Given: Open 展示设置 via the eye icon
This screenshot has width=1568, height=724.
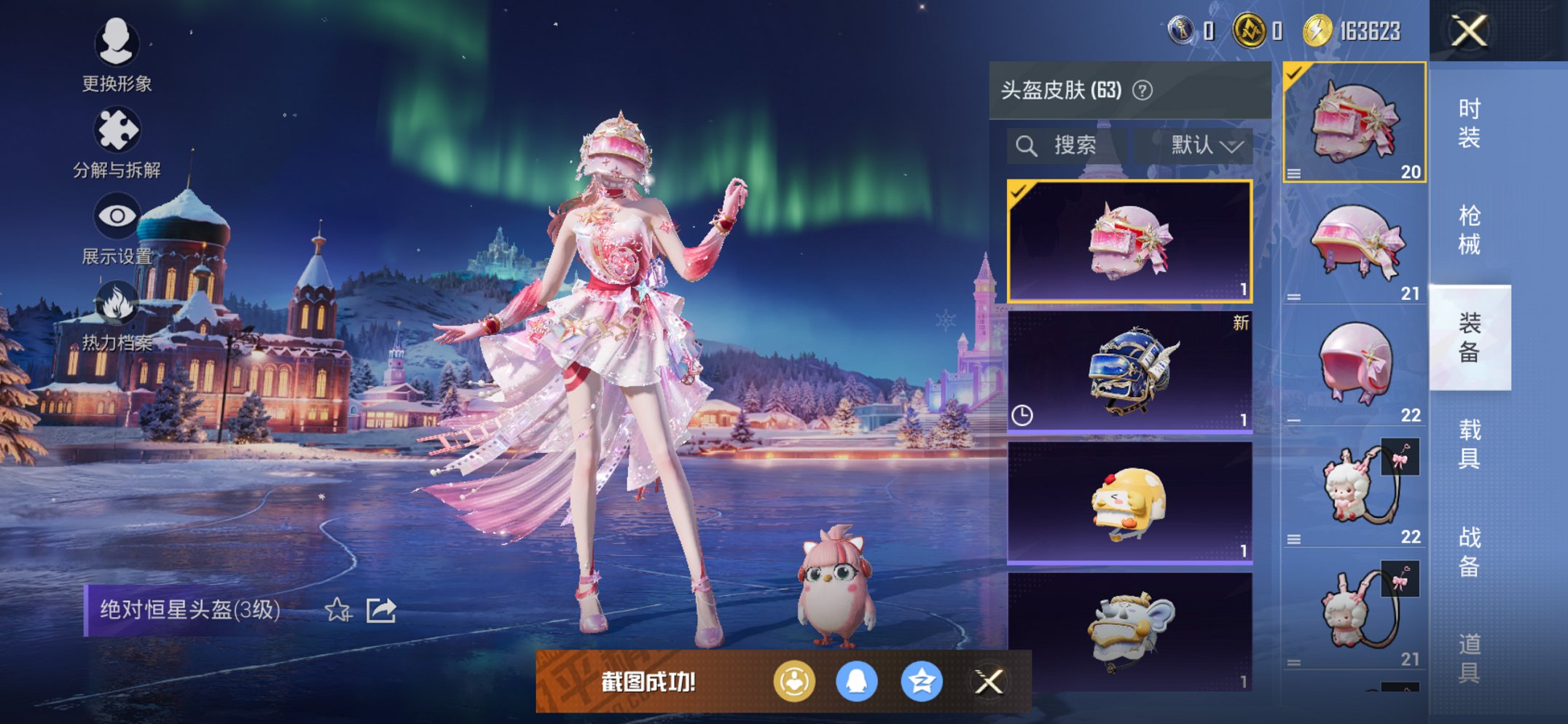Looking at the screenshot, I should [119, 216].
